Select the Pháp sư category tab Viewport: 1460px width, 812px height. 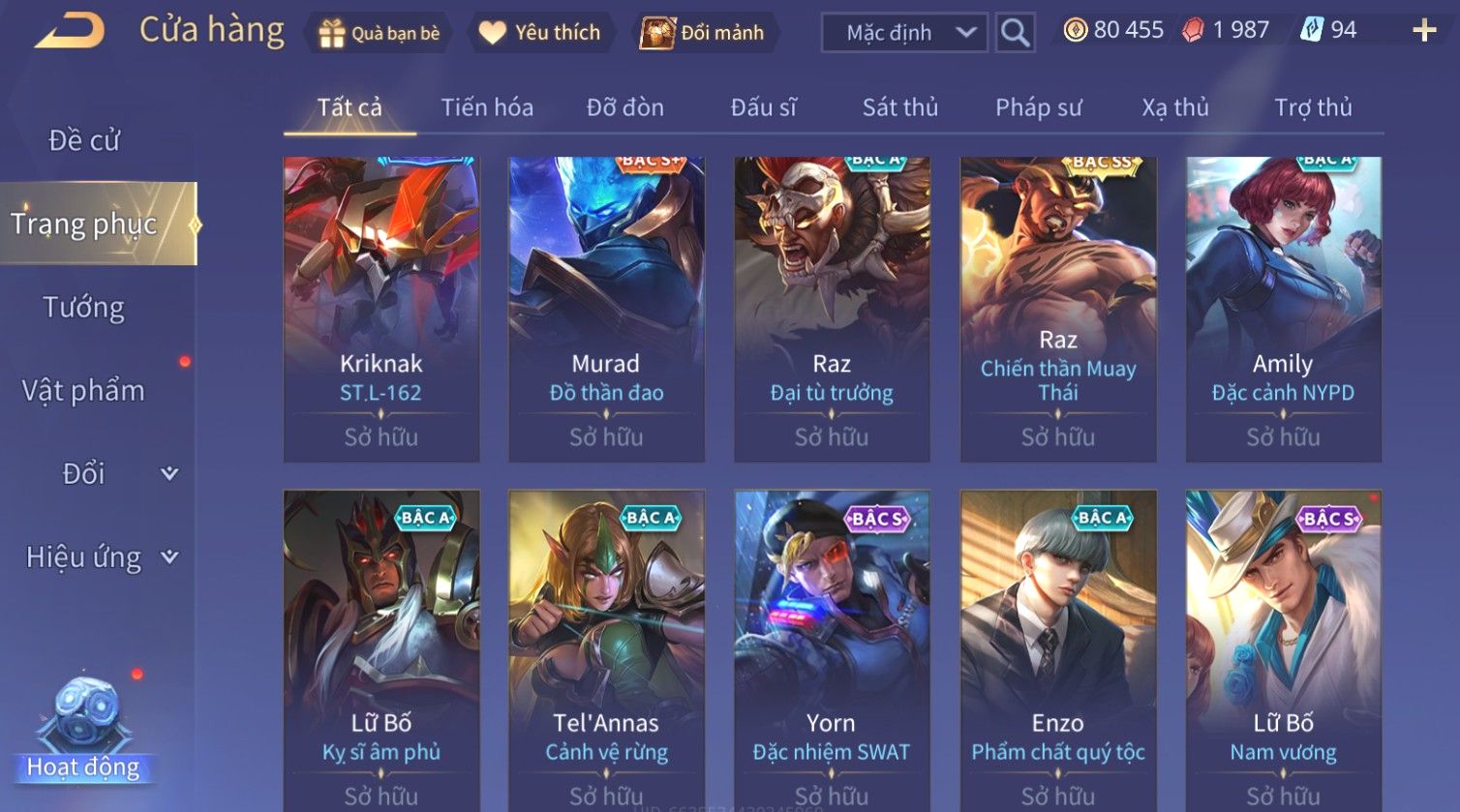click(x=1038, y=107)
